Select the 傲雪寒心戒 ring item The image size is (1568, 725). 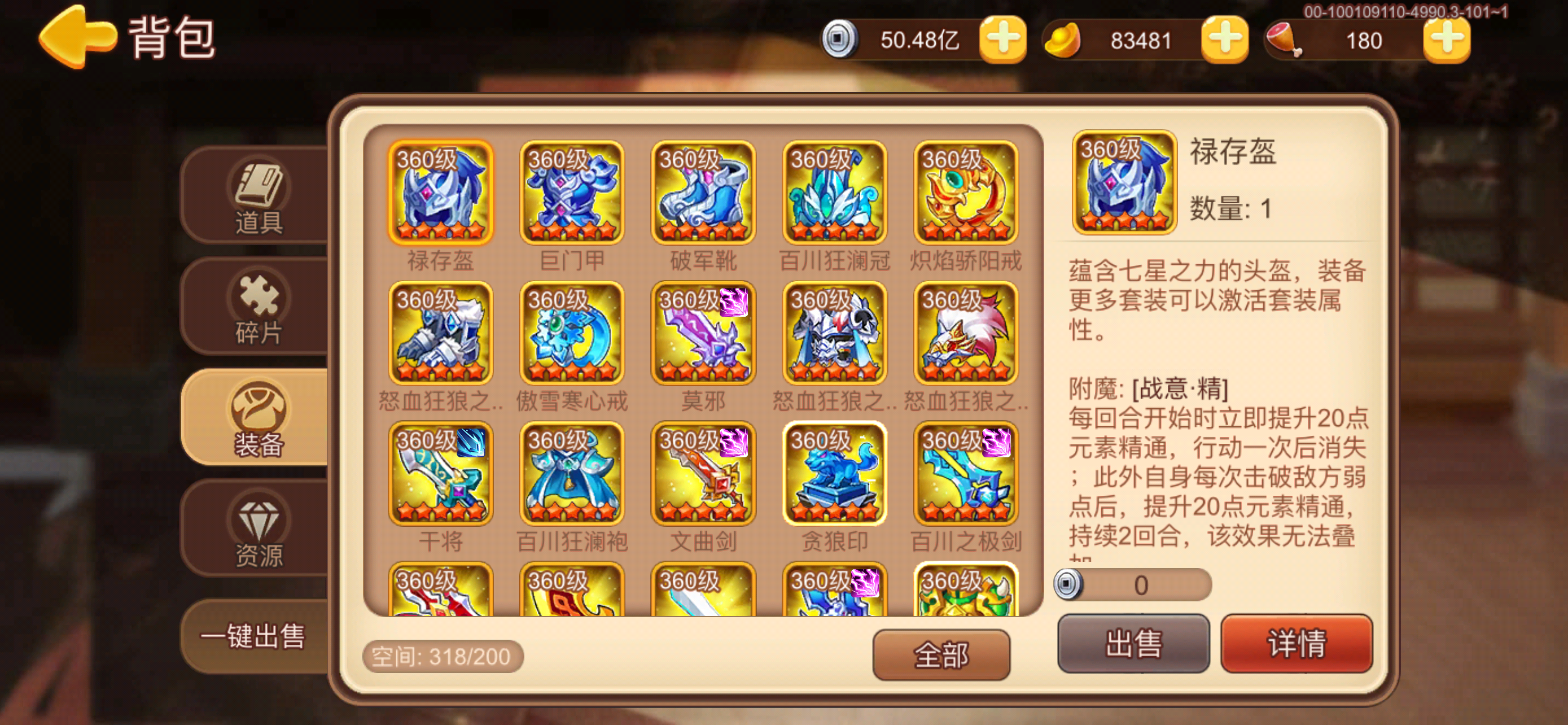pyautogui.click(x=572, y=335)
